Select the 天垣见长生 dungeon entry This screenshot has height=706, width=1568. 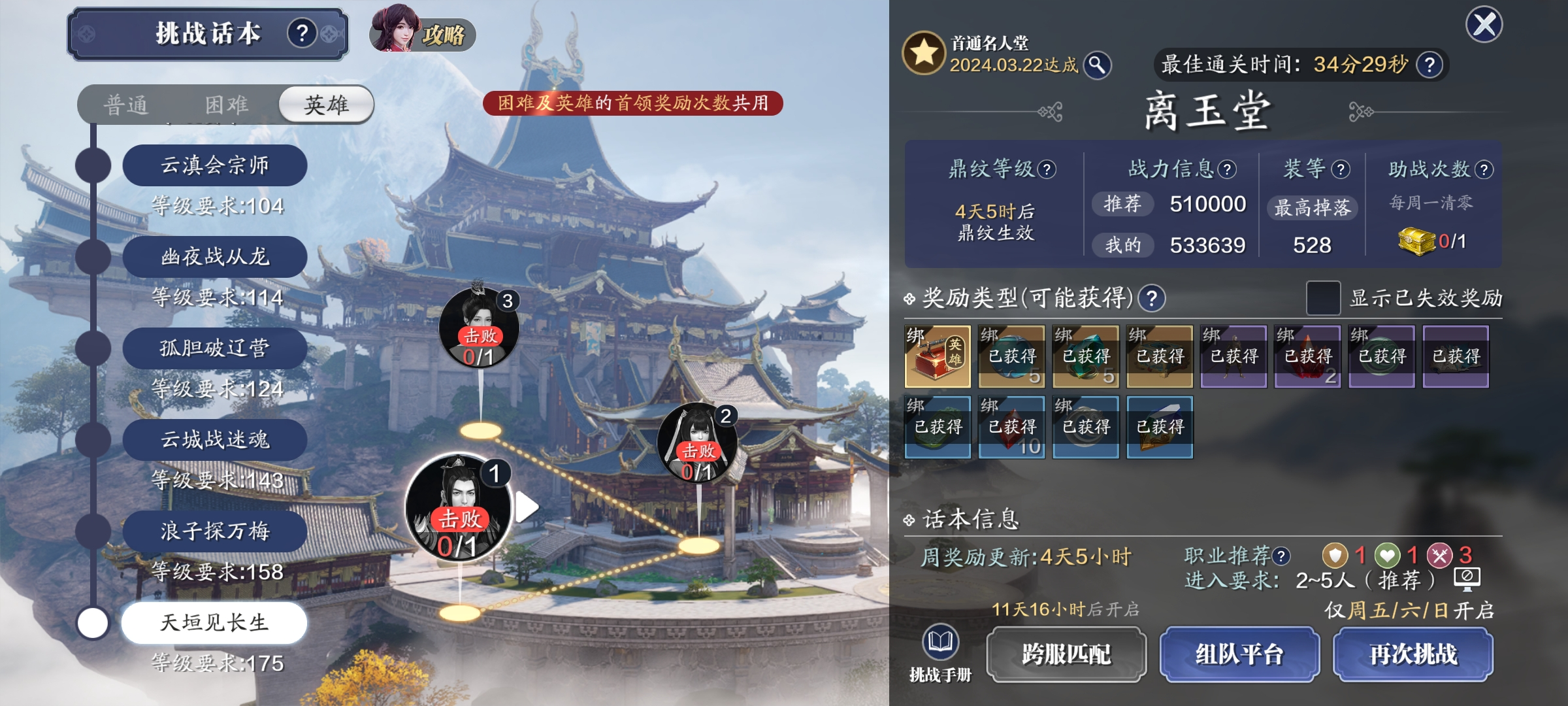click(x=214, y=623)
